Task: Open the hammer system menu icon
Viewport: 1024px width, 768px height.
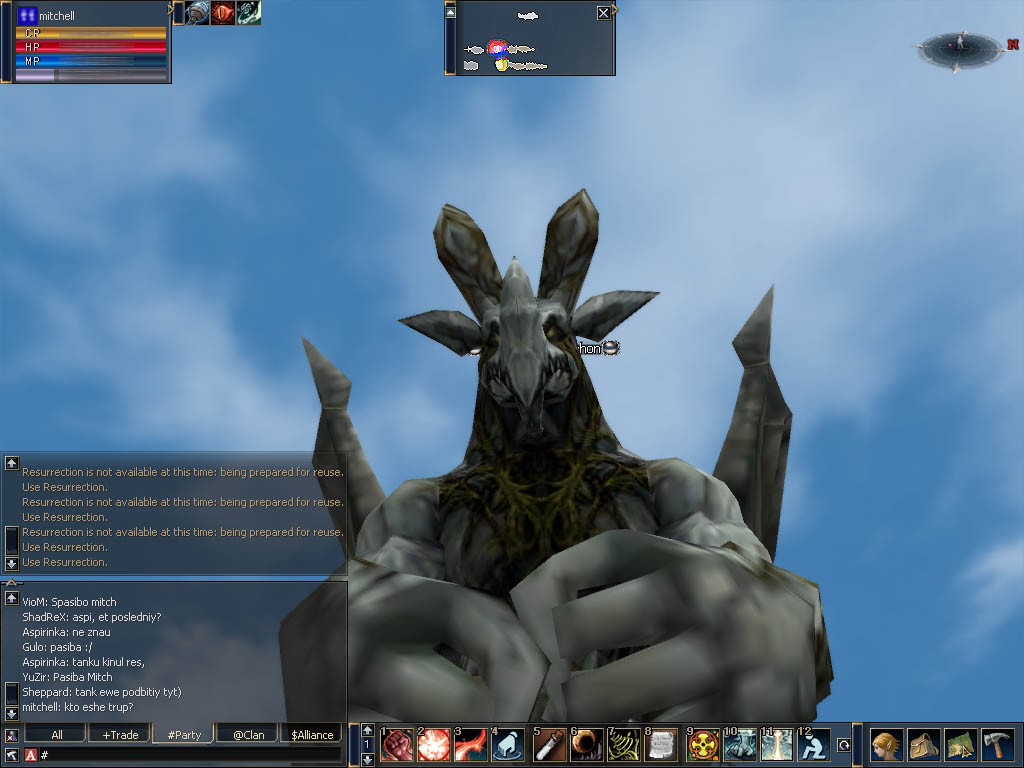Action: coord(997,745)
